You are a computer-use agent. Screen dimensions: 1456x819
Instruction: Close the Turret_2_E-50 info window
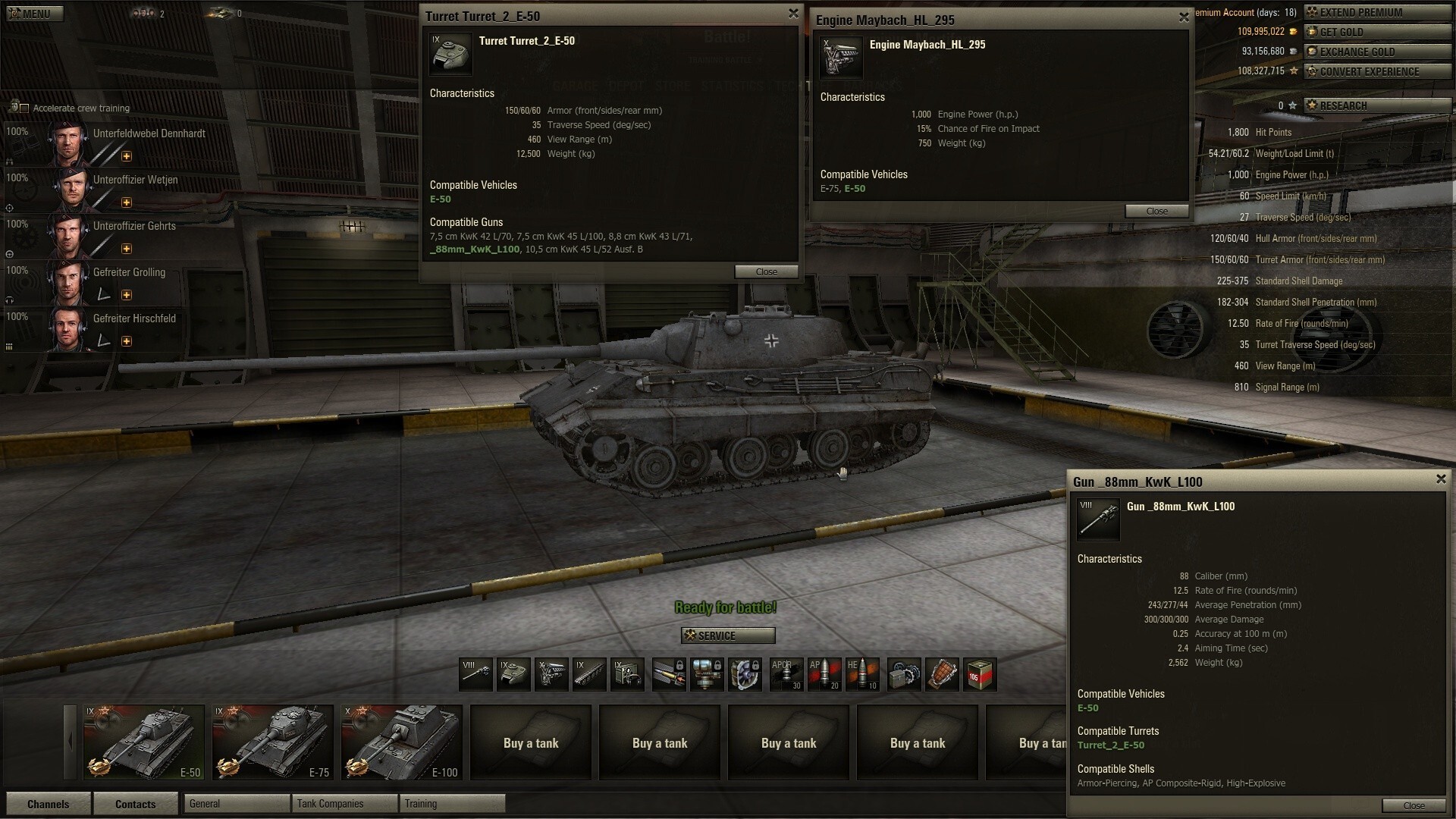click(x=793, y=14)
